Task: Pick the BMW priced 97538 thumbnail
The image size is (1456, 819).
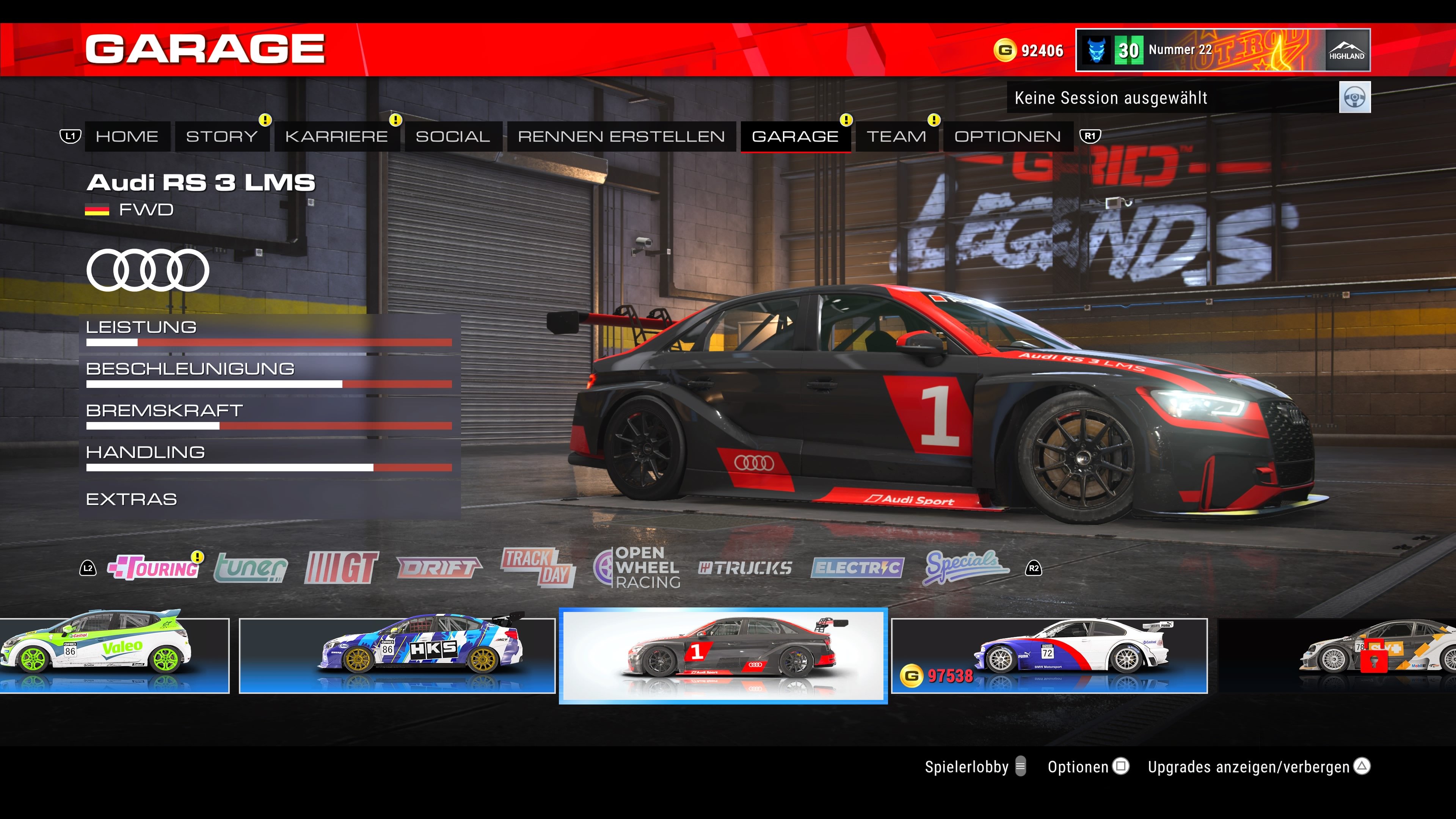Action: click(x=1049, y=656)
